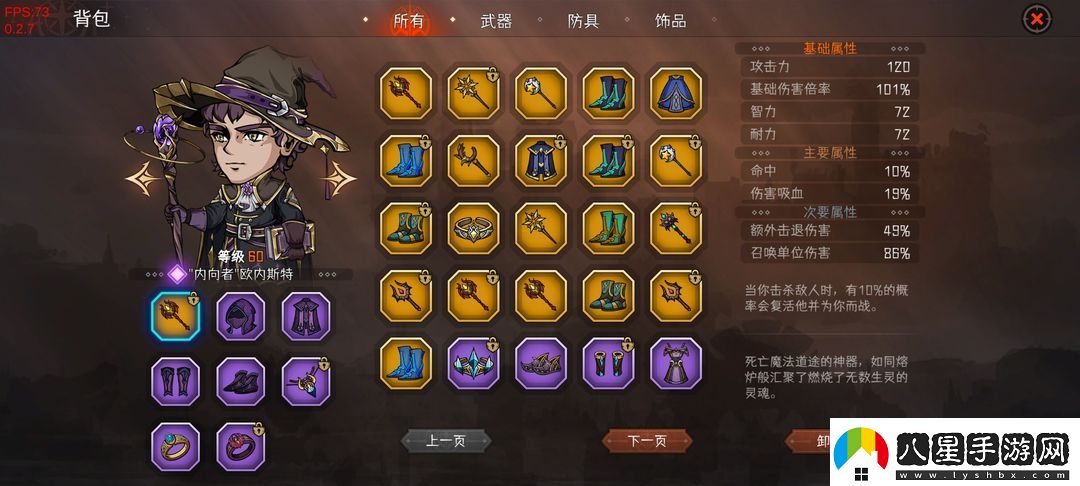The image size is (1080, 486).
Task: Select the equipped dark shoes slot
Action: [x=241, y=381]
